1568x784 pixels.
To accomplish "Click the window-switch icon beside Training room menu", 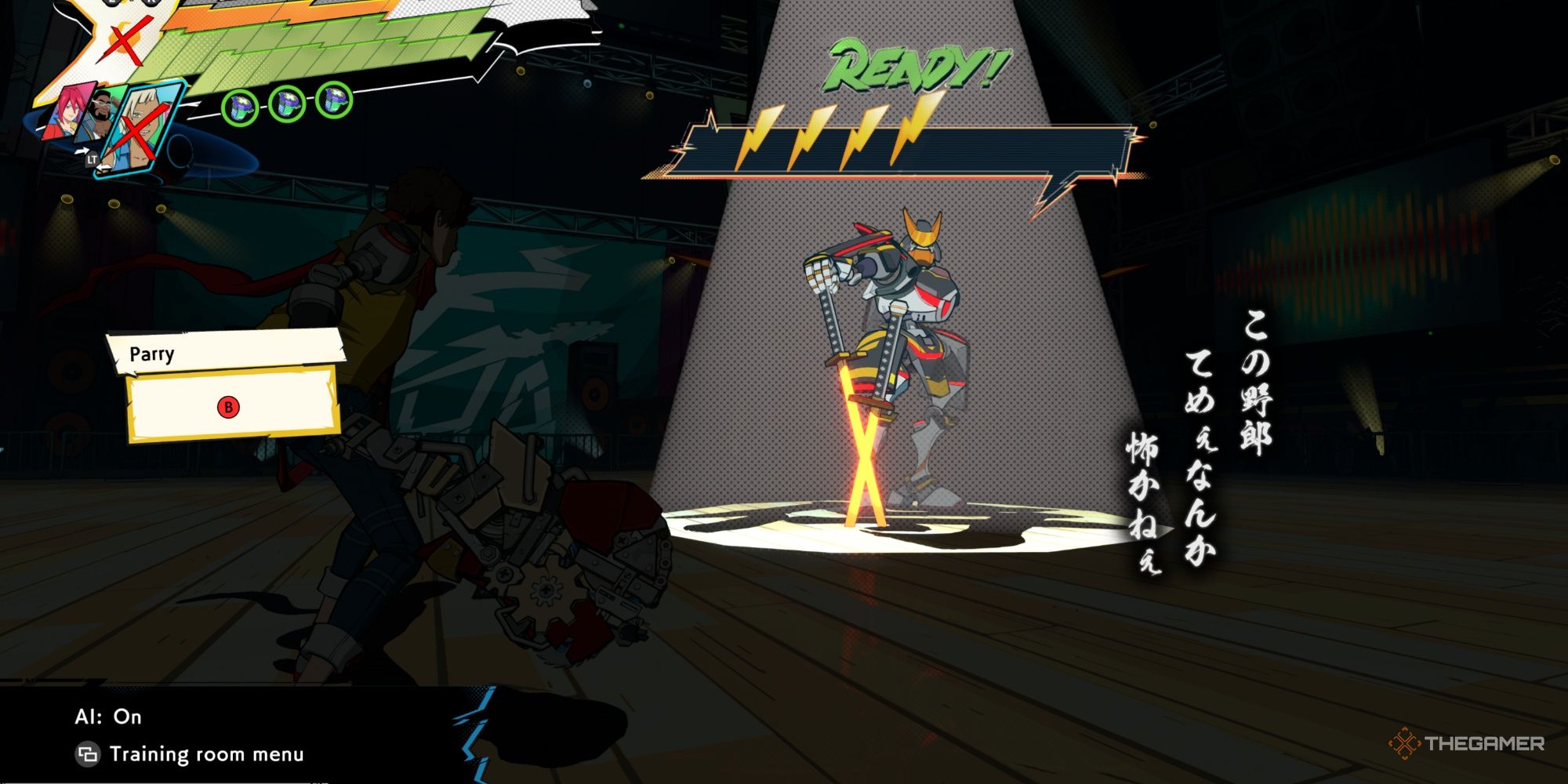I will 86,754.
